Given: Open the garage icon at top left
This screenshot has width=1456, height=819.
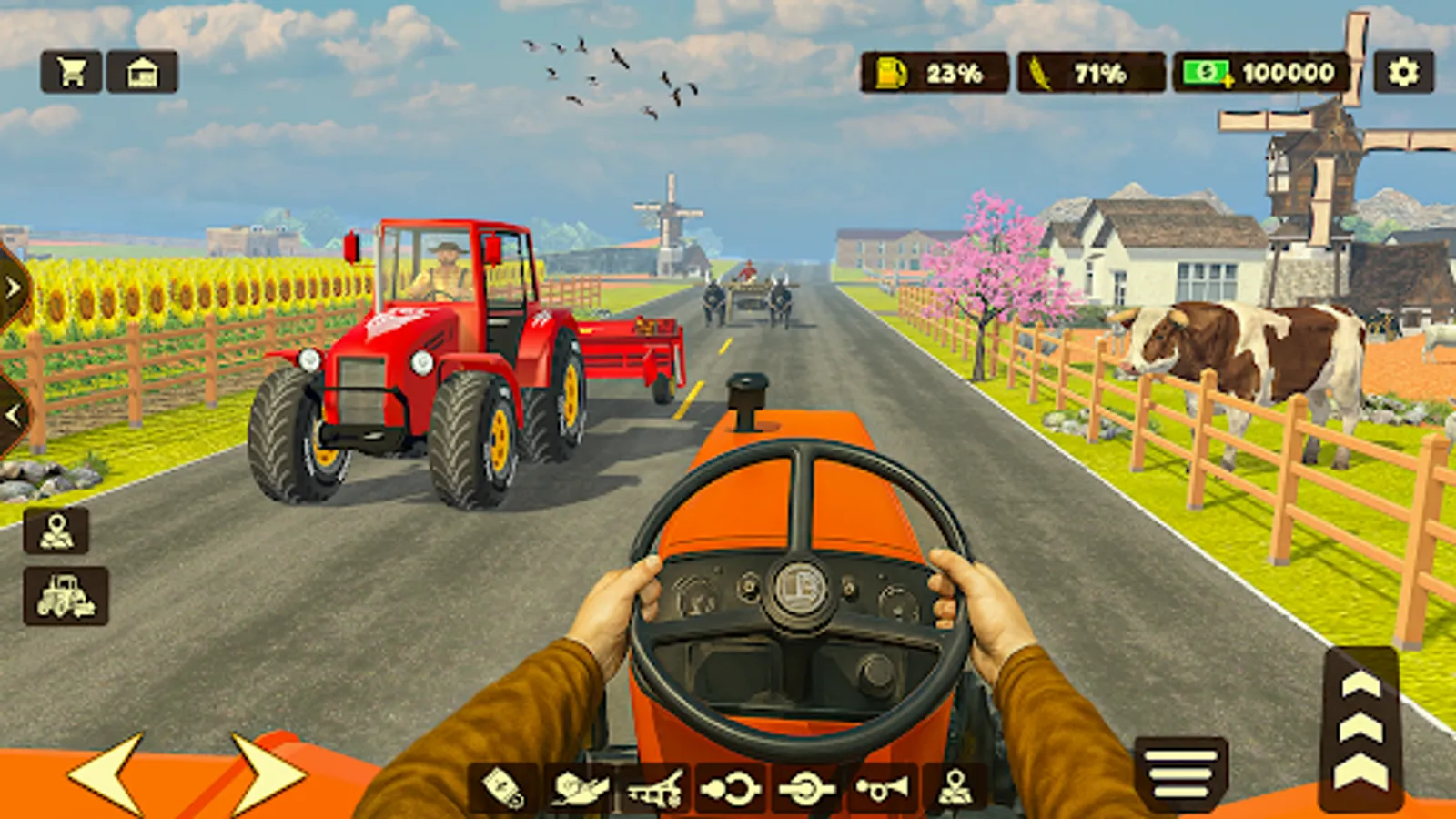Looking at the screenshot, I should coord(146,70).
